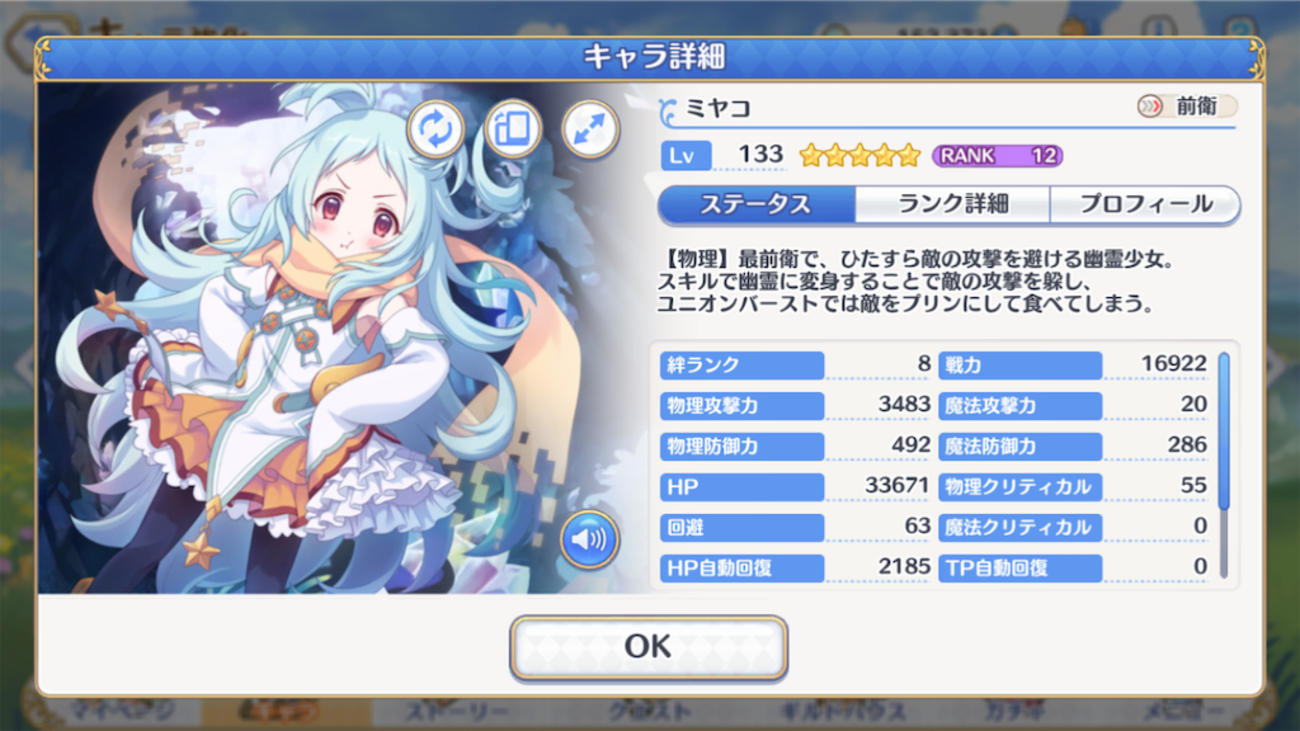Click the circular refresh arrows icon
This screenshot has width=1300, height=731.
pos(435,130)
